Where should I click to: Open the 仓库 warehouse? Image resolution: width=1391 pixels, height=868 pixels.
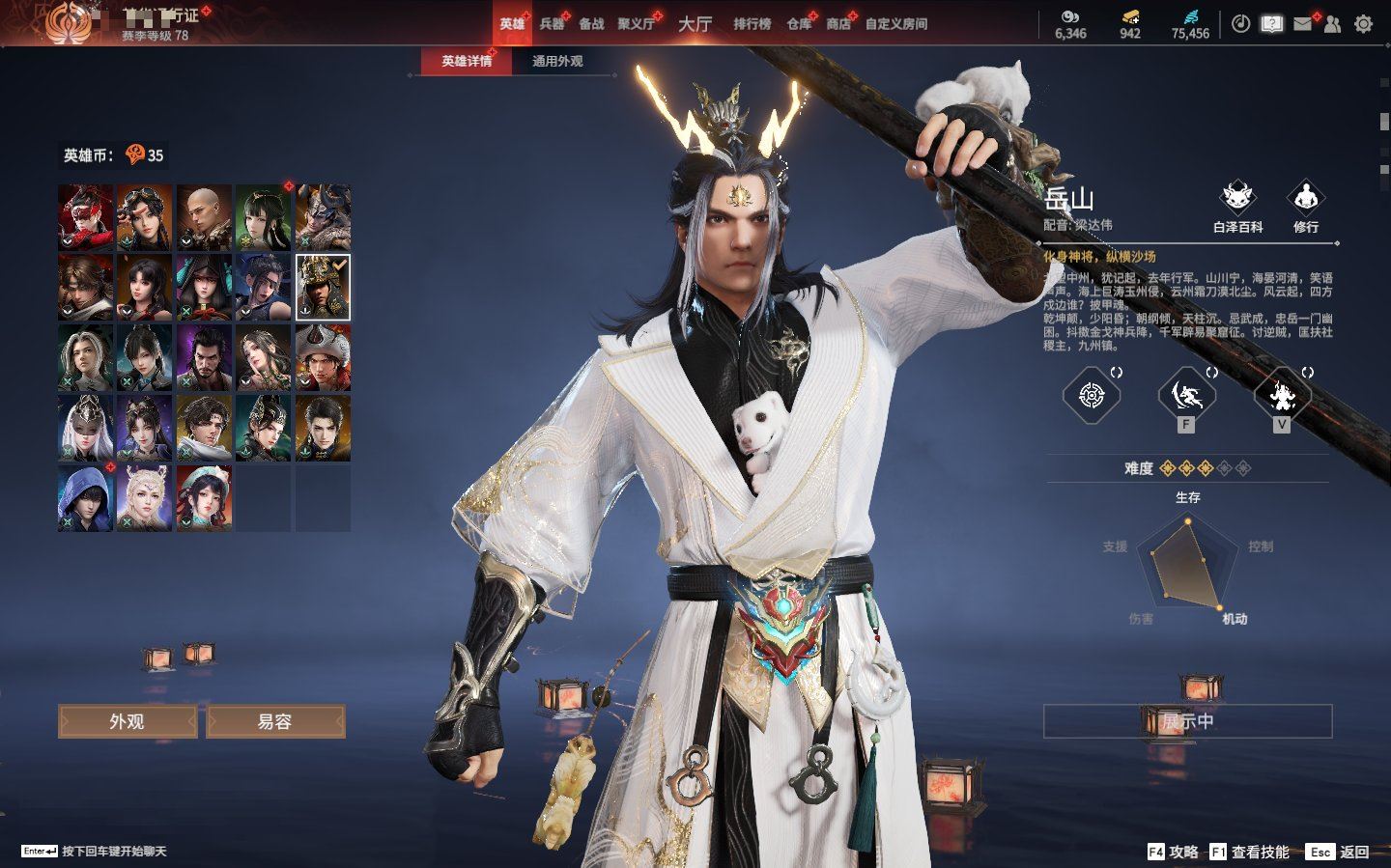point(799,23)
